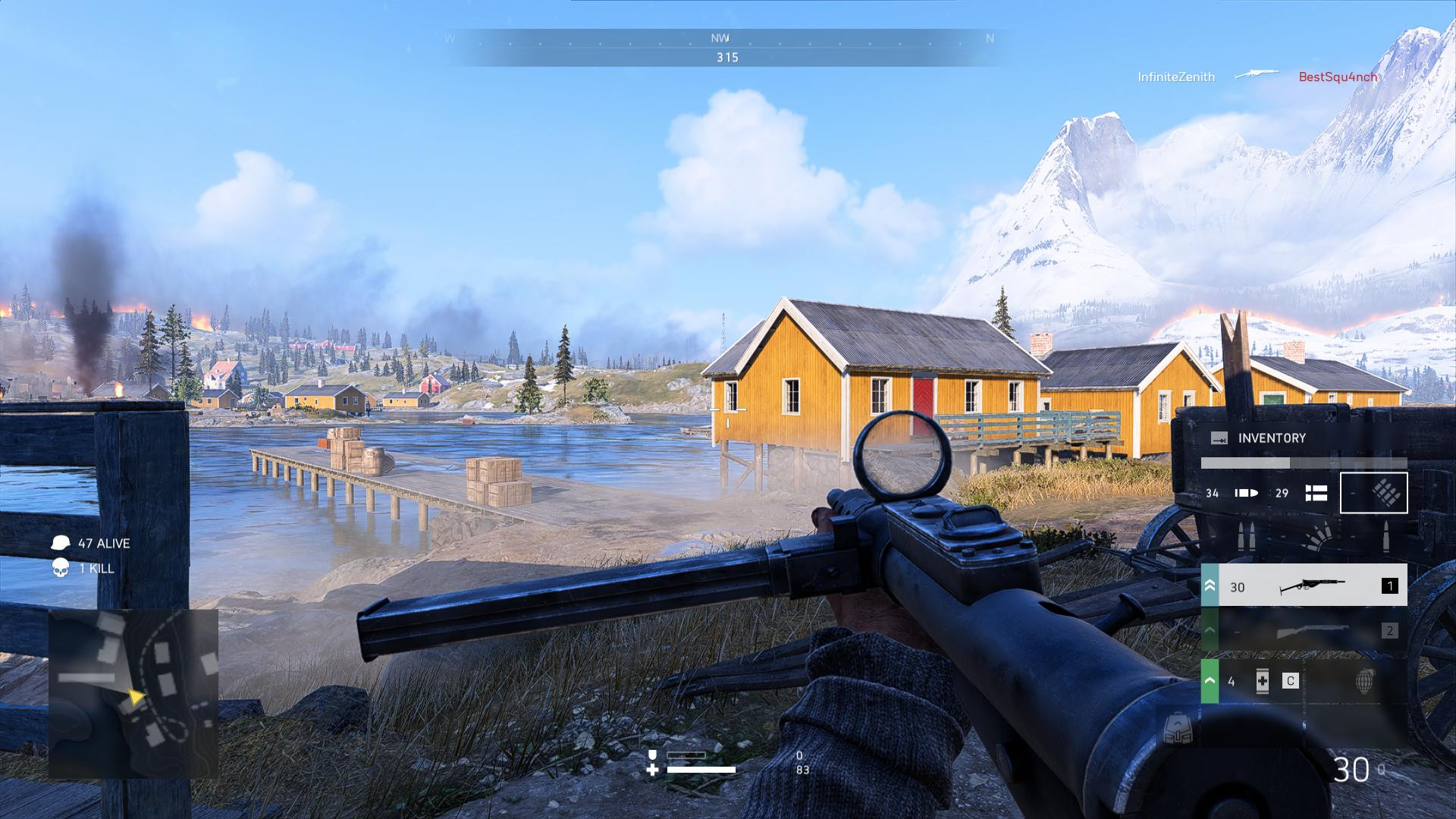Click the Inventory header tab icon
1456x819 pixels.
tap(1219, 438)
